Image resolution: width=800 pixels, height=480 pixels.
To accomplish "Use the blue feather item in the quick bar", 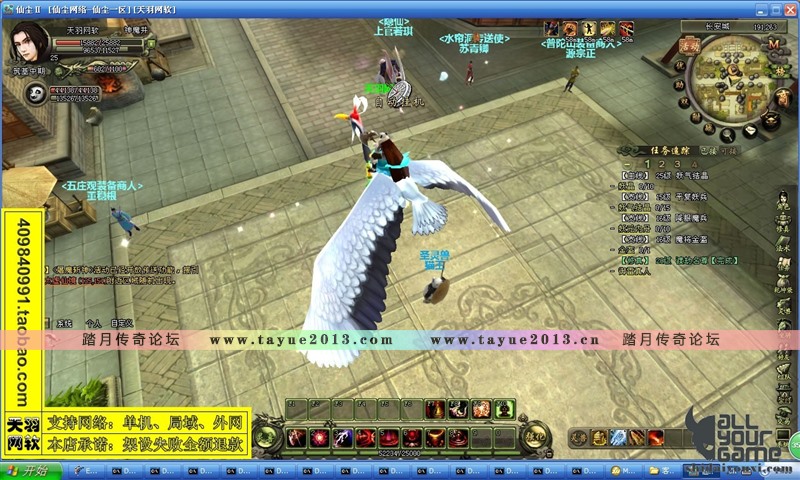I will (x=618, y=437).
